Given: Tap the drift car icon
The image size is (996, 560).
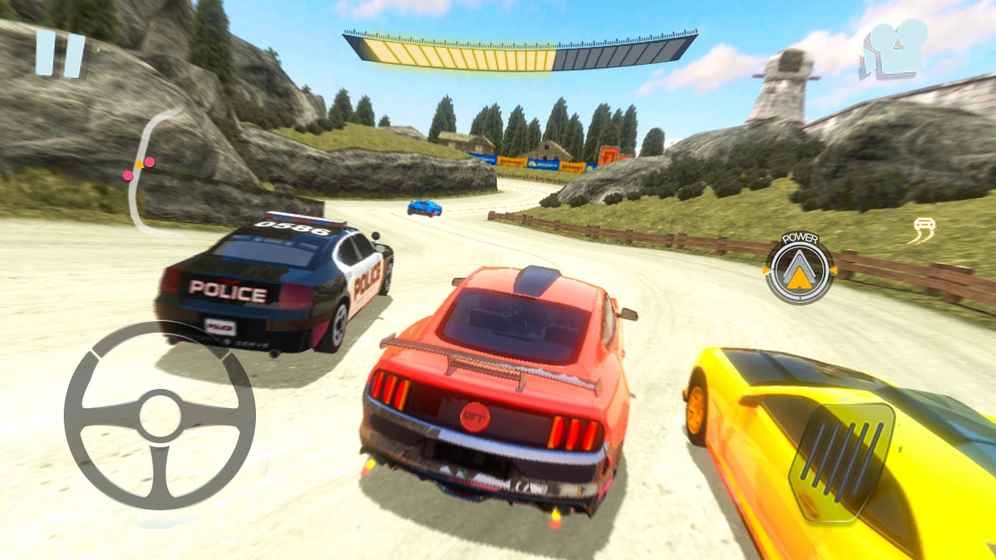Looking at the screenshot, I should (x=921, y=231).
